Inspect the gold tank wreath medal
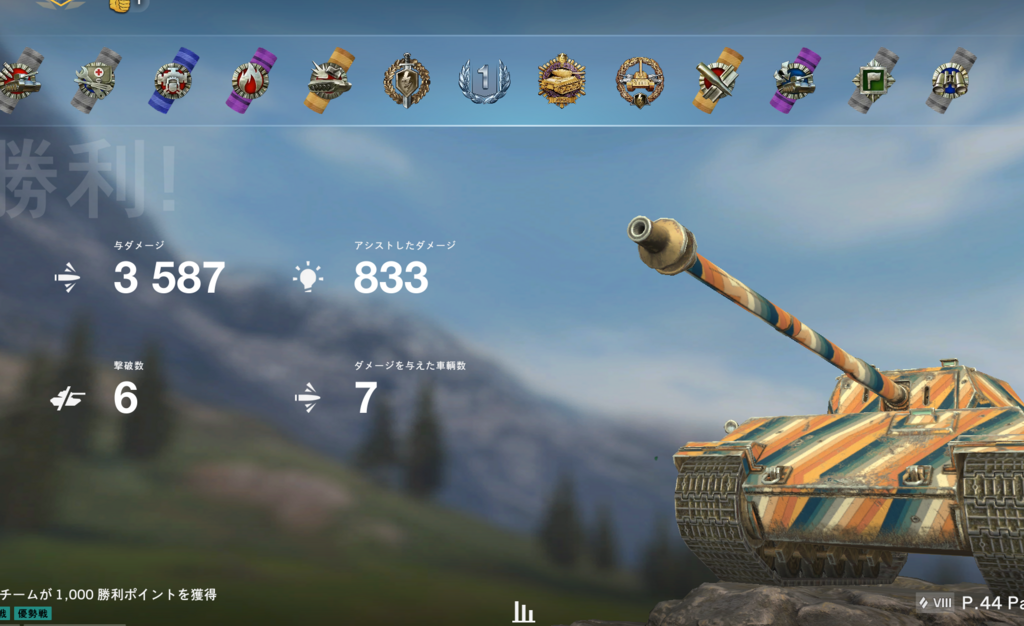The width and height of the screenshot is (1024, 626). [x=562, y=80]
